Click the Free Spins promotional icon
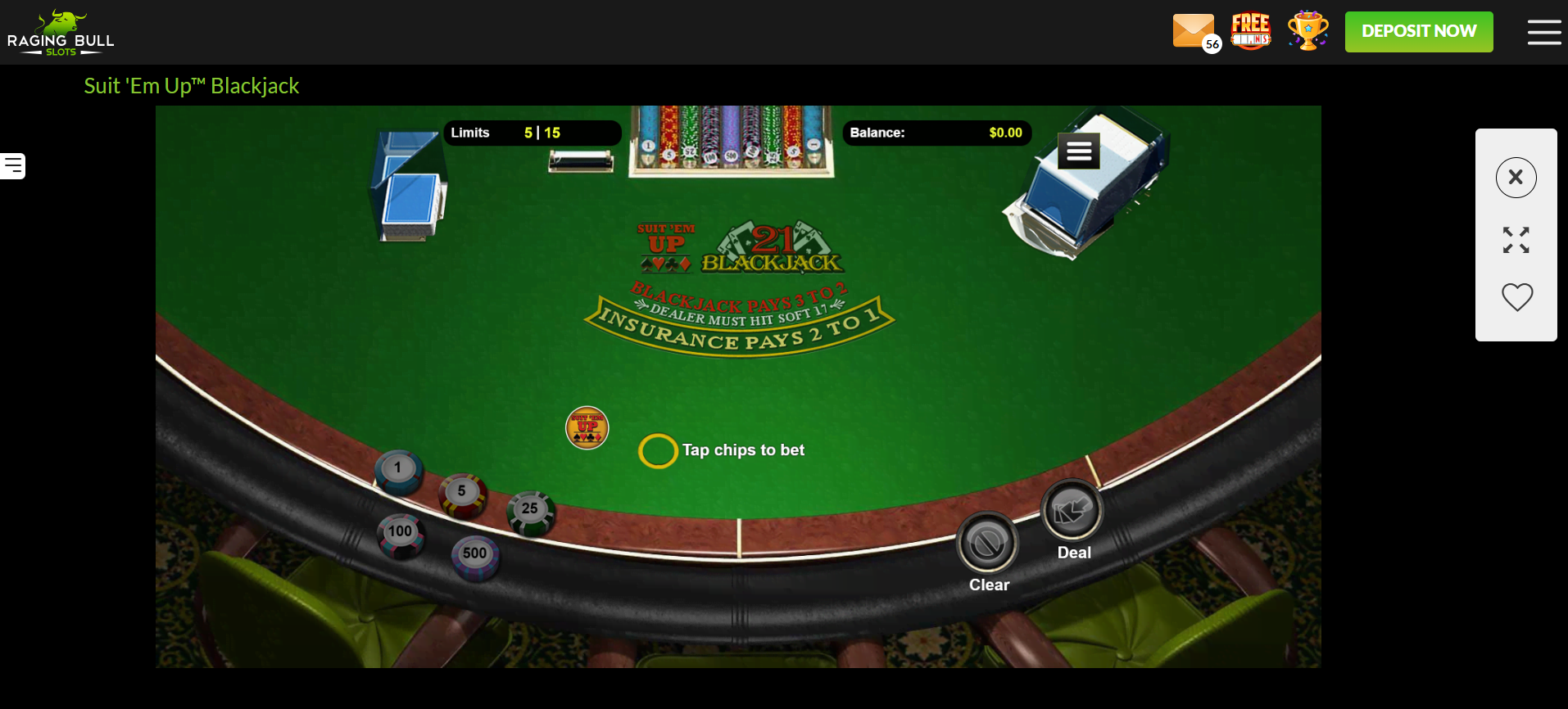The height and width of the screenshot is (709, 1568). pos(1251,29)
